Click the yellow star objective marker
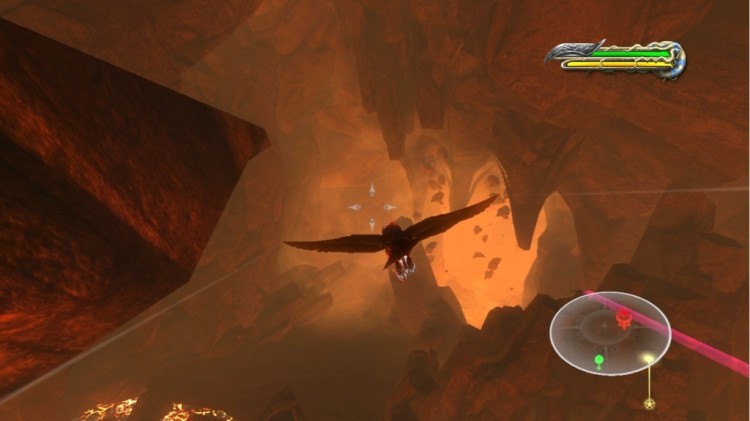The width and height of the screenshot is (750, 421). tap(649, 404)
